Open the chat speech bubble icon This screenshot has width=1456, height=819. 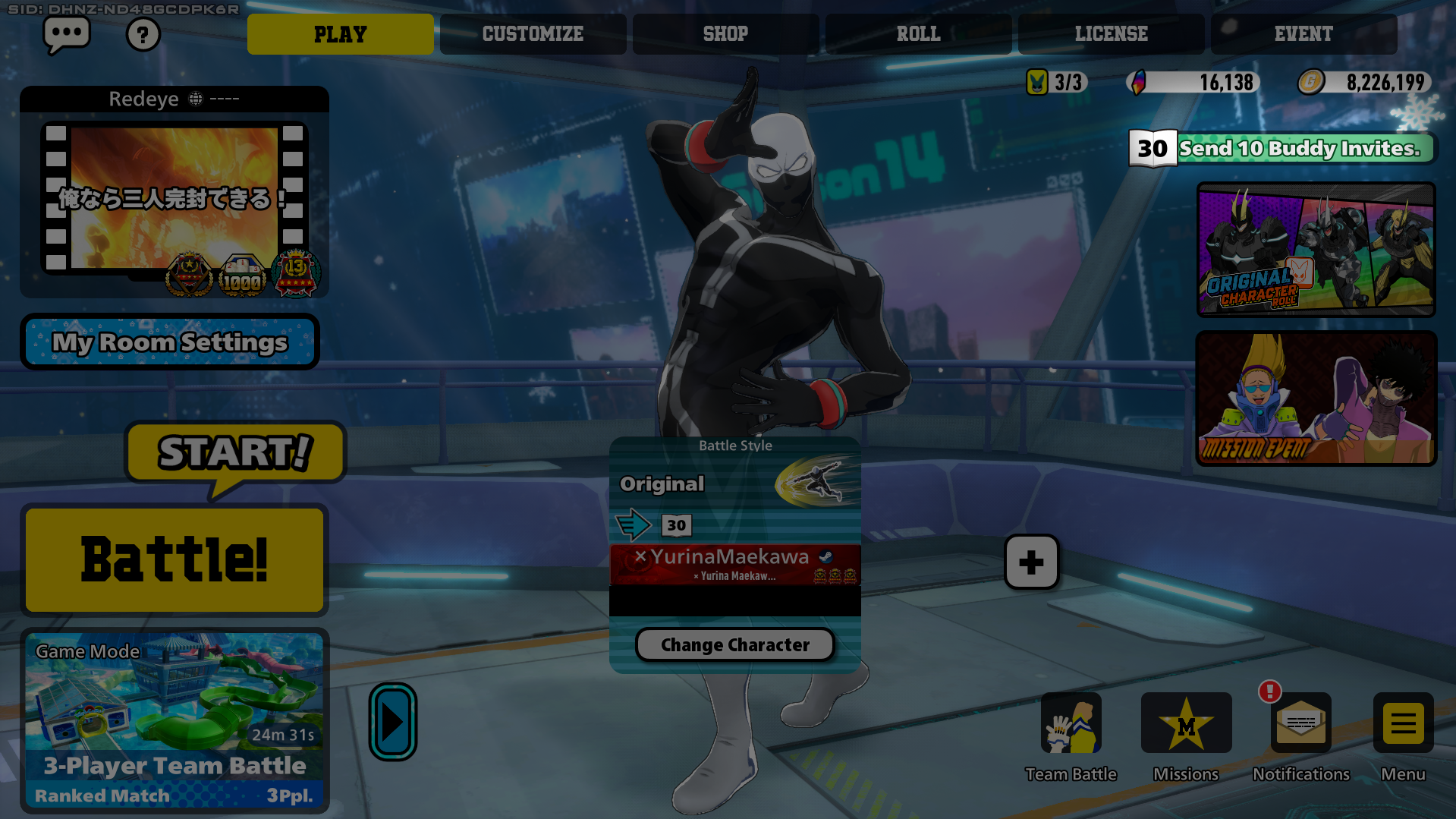point(67,34)
